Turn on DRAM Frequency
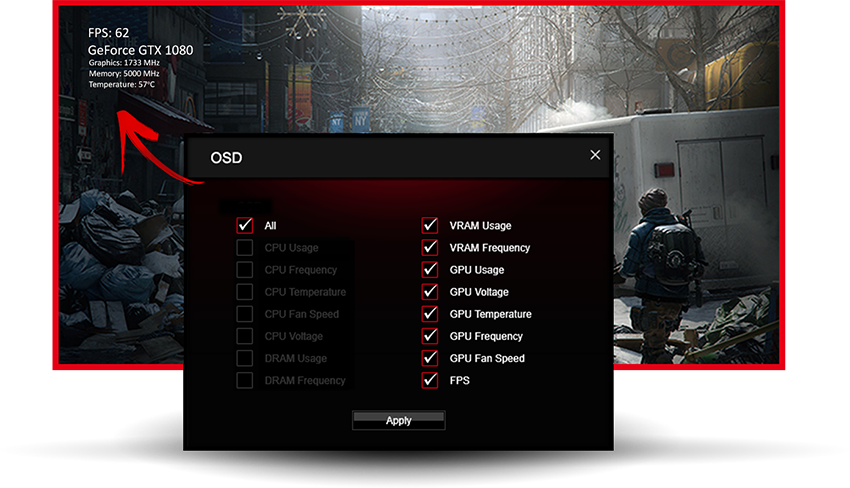 pos(245,380)
